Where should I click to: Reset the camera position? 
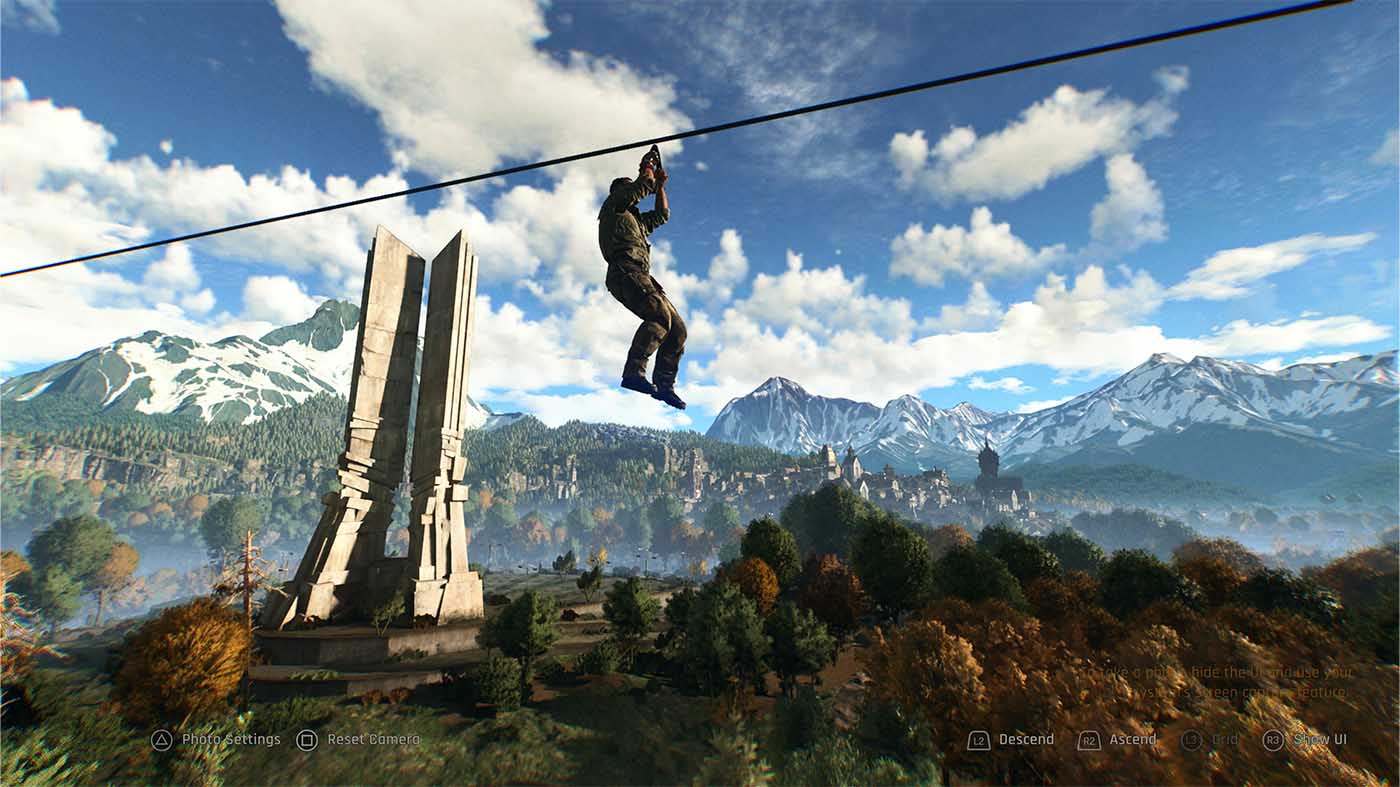tap(373, 740)
